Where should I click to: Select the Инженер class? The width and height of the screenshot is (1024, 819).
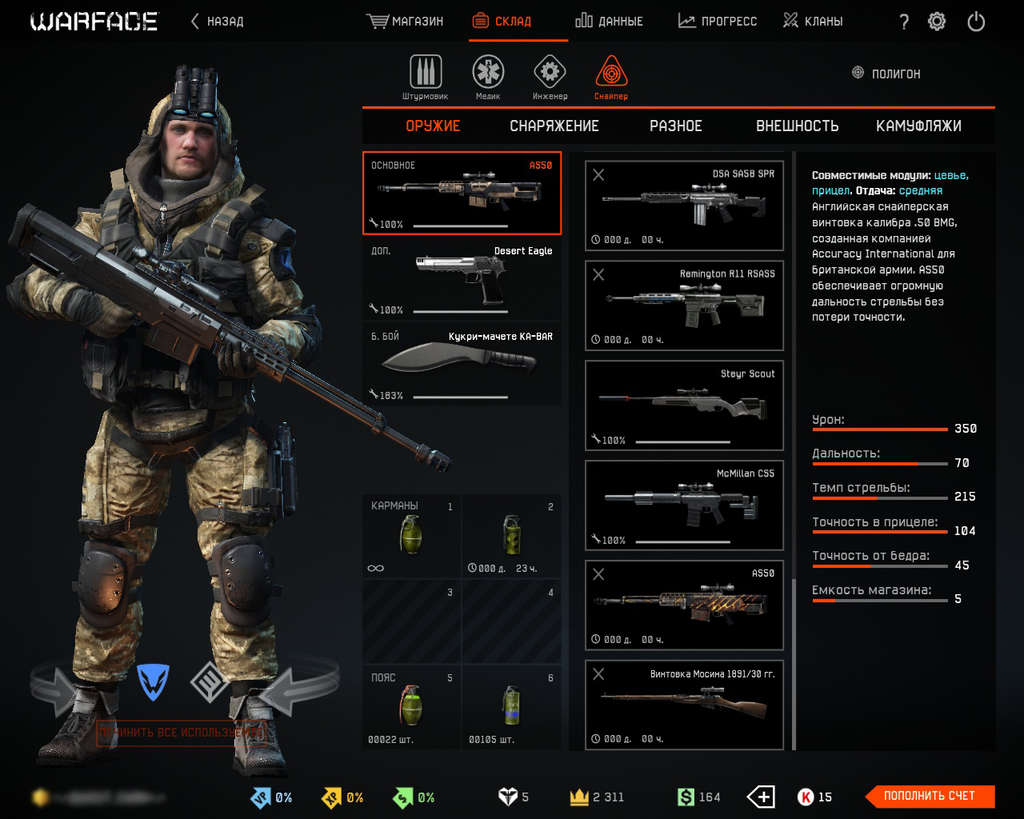pos(550,74)
